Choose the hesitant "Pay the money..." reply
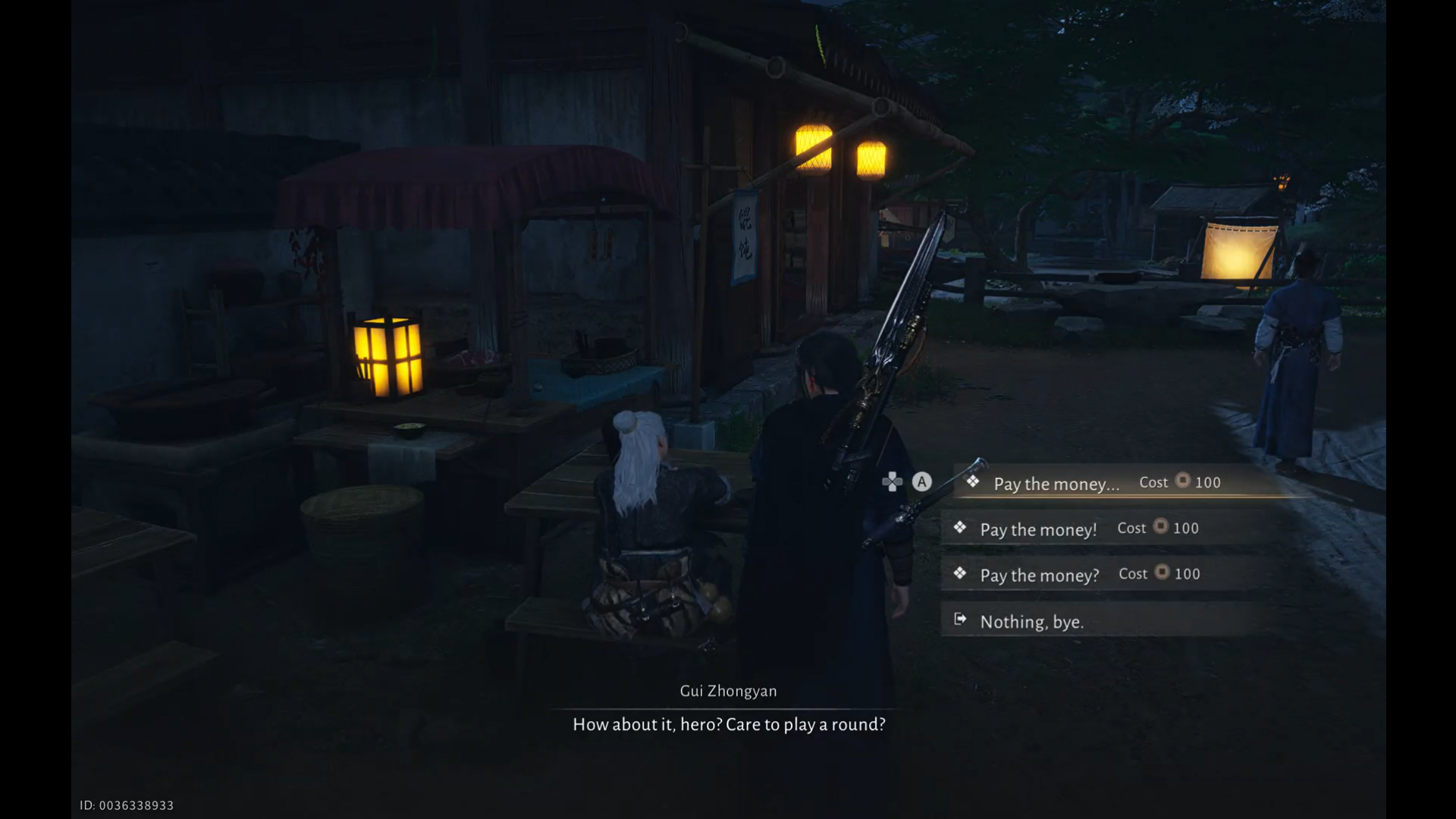 coord(1056,484)
